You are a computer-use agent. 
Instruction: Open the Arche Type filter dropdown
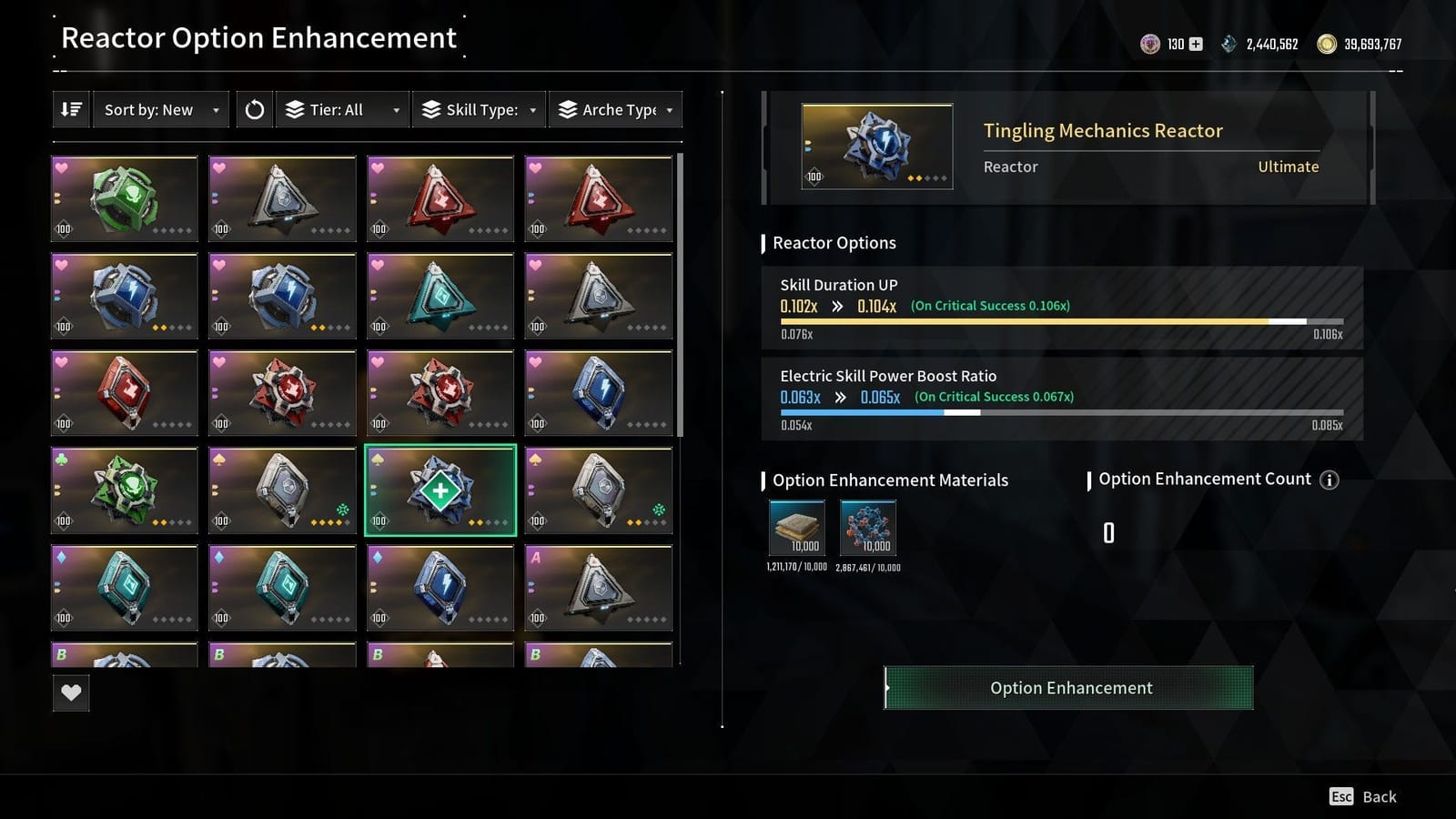[x=616, y=110]
